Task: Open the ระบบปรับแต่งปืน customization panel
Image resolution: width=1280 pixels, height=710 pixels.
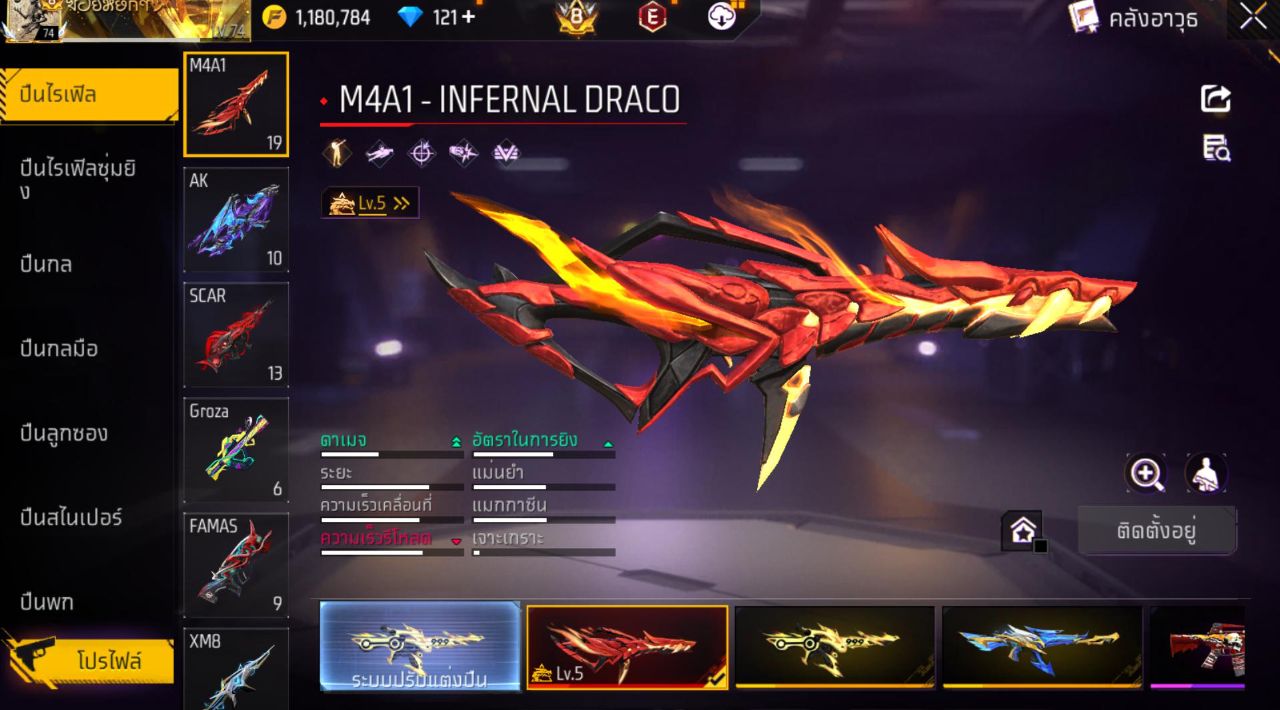Action: click(x=420, y=647)
